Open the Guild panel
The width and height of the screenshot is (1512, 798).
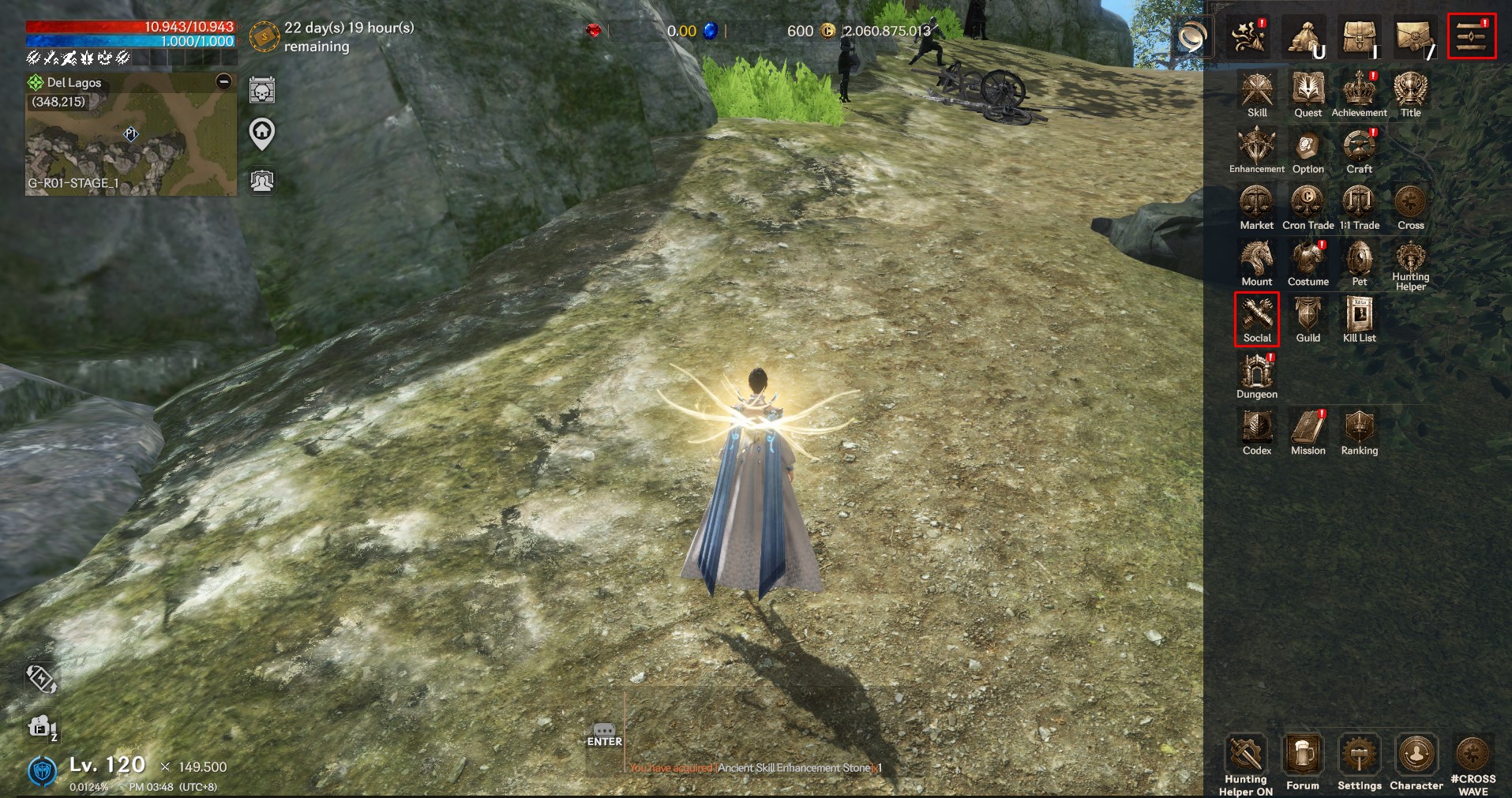point(1308,317)
